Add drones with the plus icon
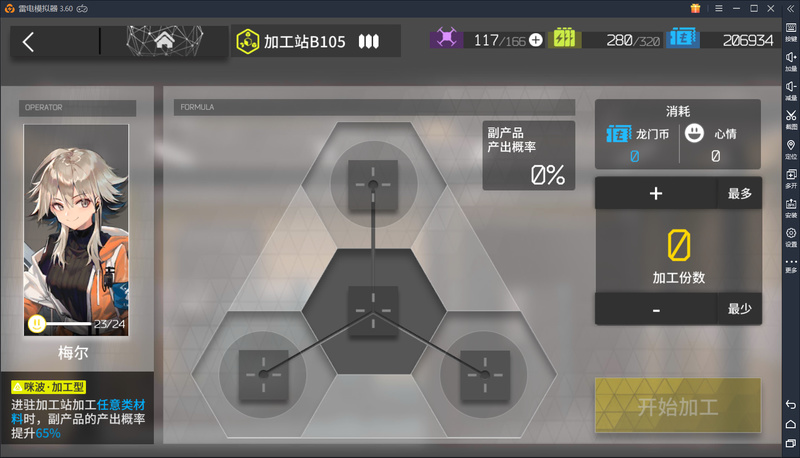This screenshot has width=800, height=458. coord(536,40)
